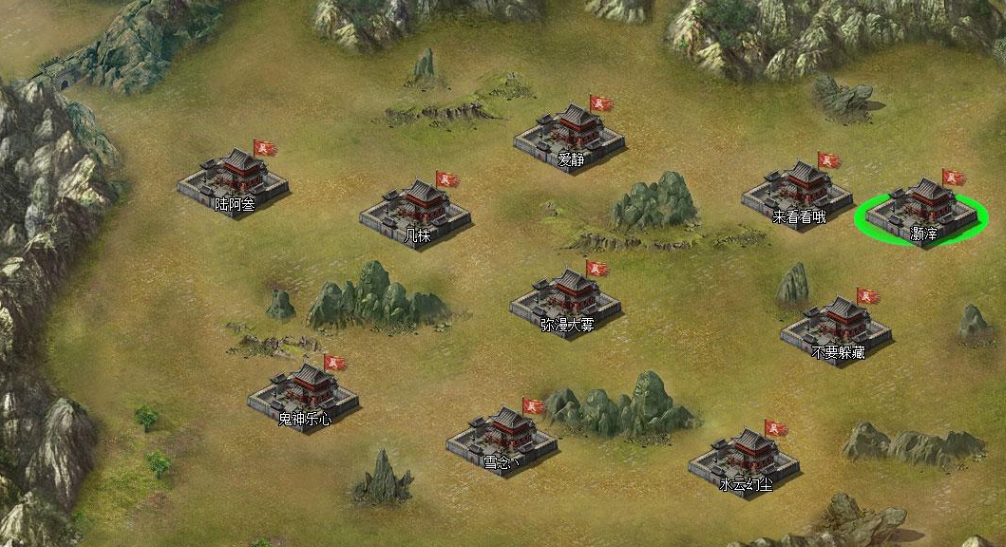Select the city labeled 来看看哦

pyautogui.click(x=797, y=192)
